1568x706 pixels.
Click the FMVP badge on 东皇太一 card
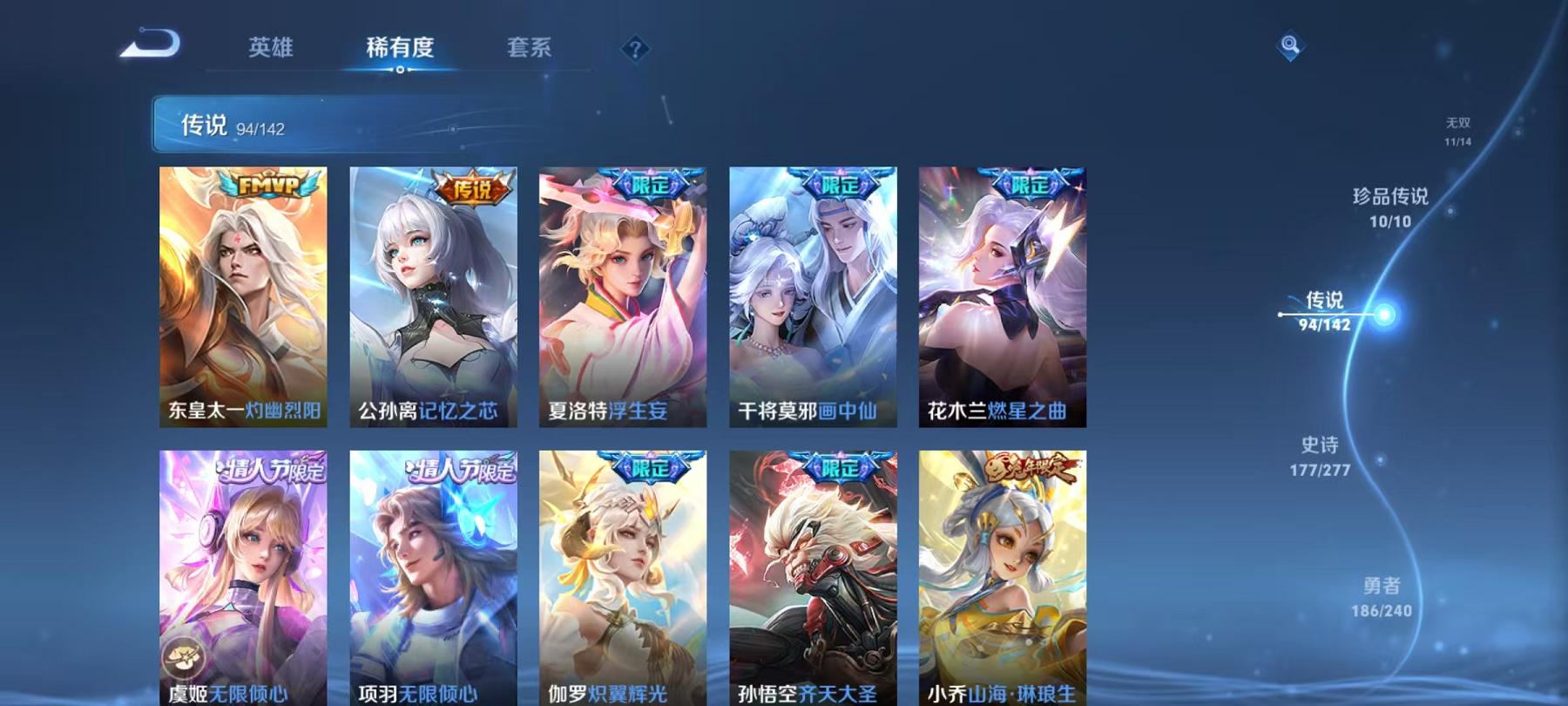pyautogui.click(x=267, y=186)
